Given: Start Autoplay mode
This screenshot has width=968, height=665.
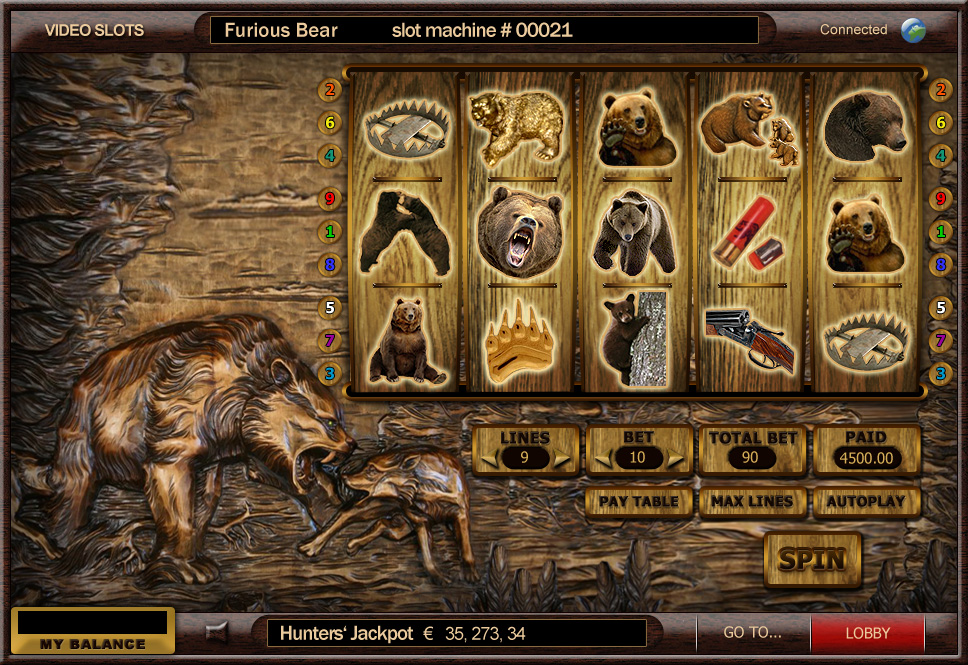Looking at the screenshot, I should (x=866, y=501).
